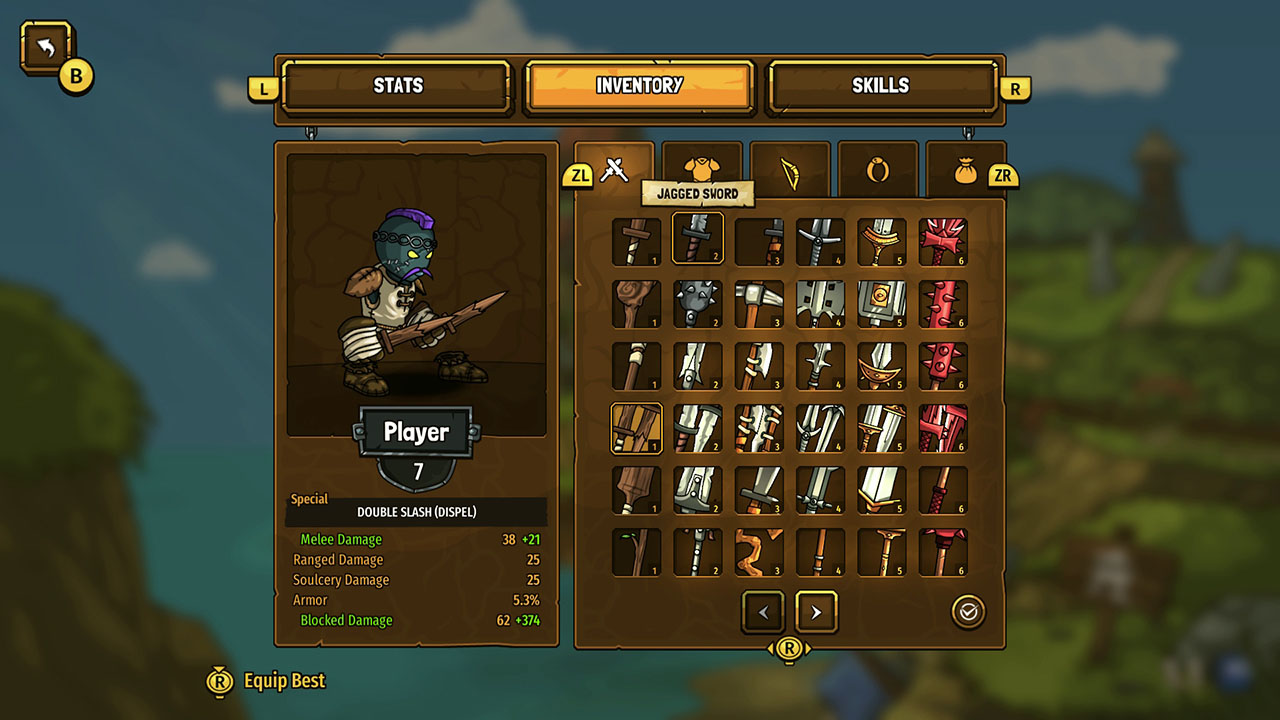Activate Equip Best via the R icon
This screenshot has height=720, width=1280.
219,680
